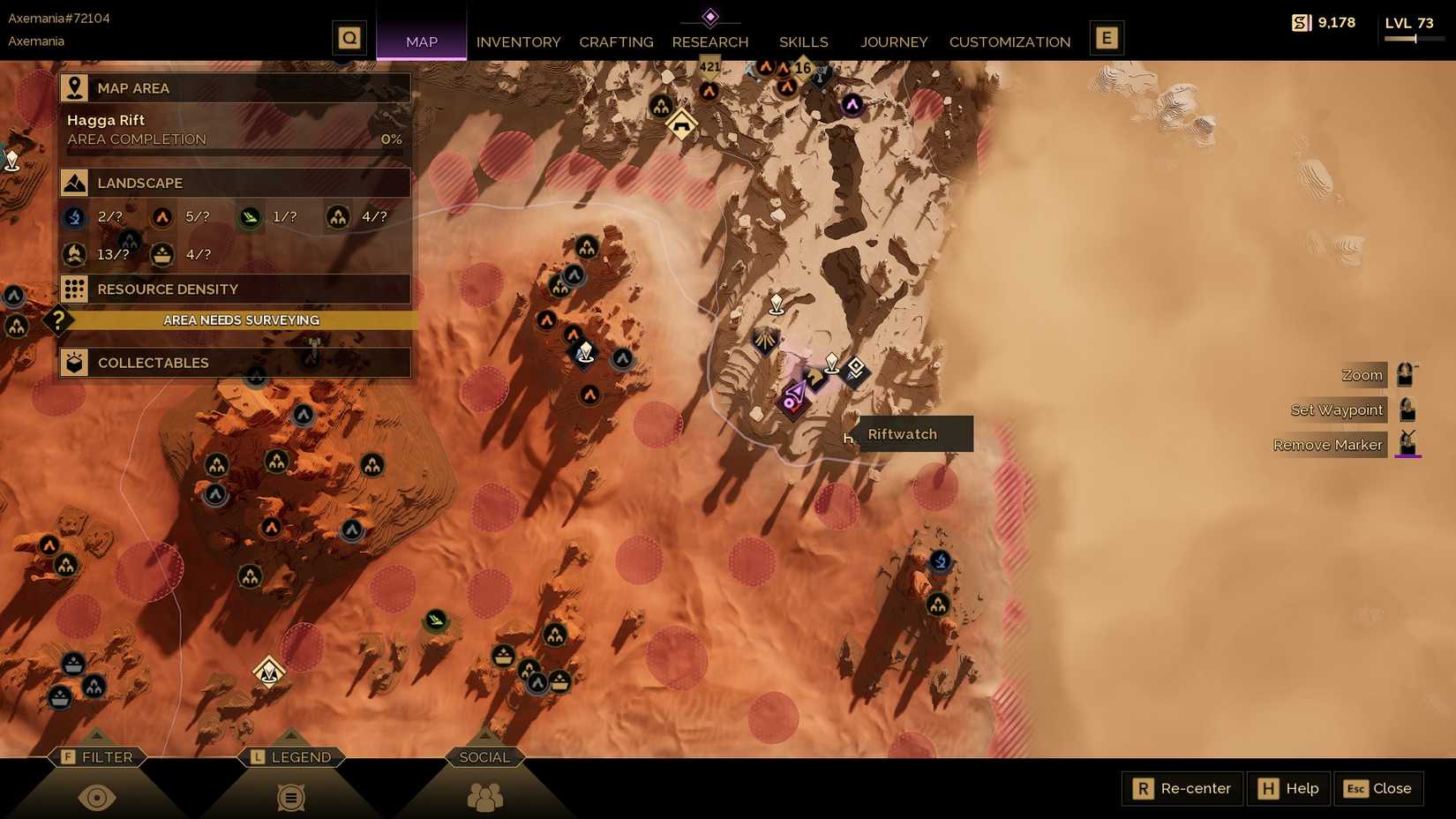Select the yellow survey question-mark marker
This screenshot has height=819, width=1456.
pos(58,321)
